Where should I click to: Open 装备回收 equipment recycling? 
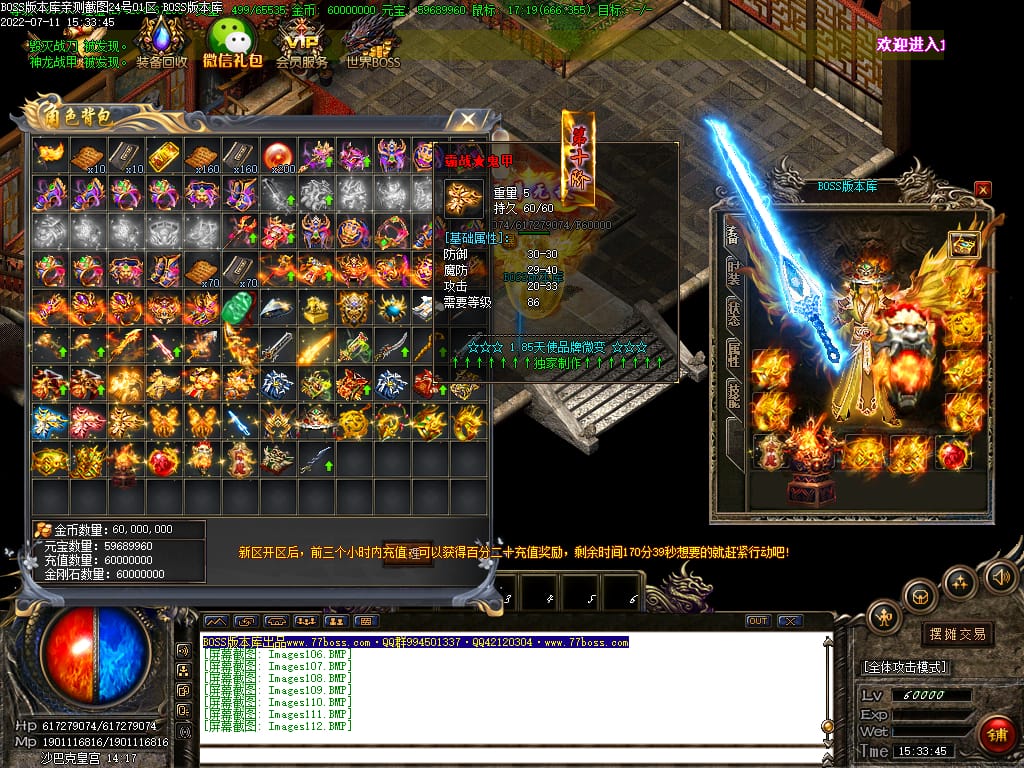[x=161, y=46]
